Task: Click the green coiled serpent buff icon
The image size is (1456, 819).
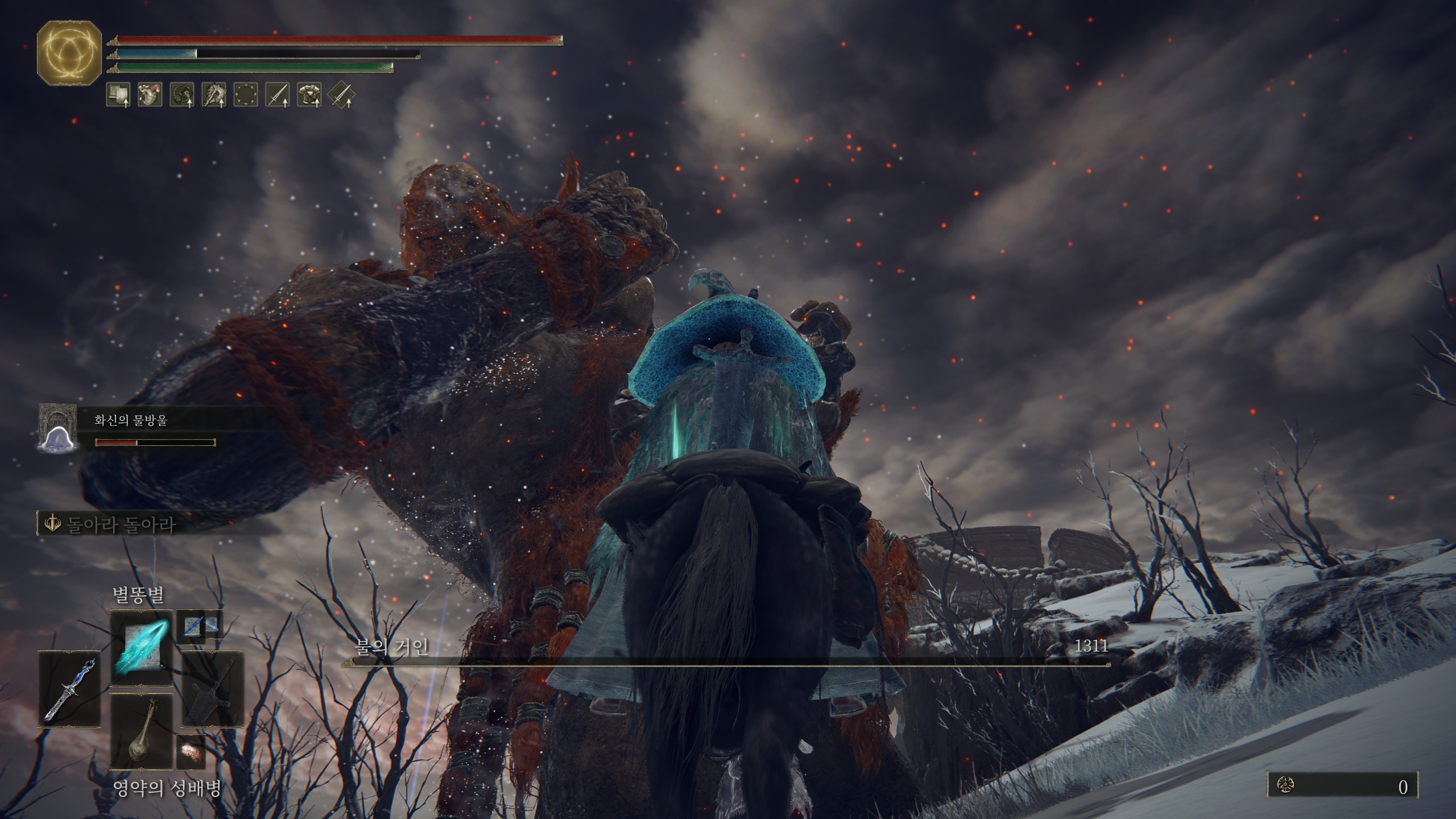Action: 182,94
